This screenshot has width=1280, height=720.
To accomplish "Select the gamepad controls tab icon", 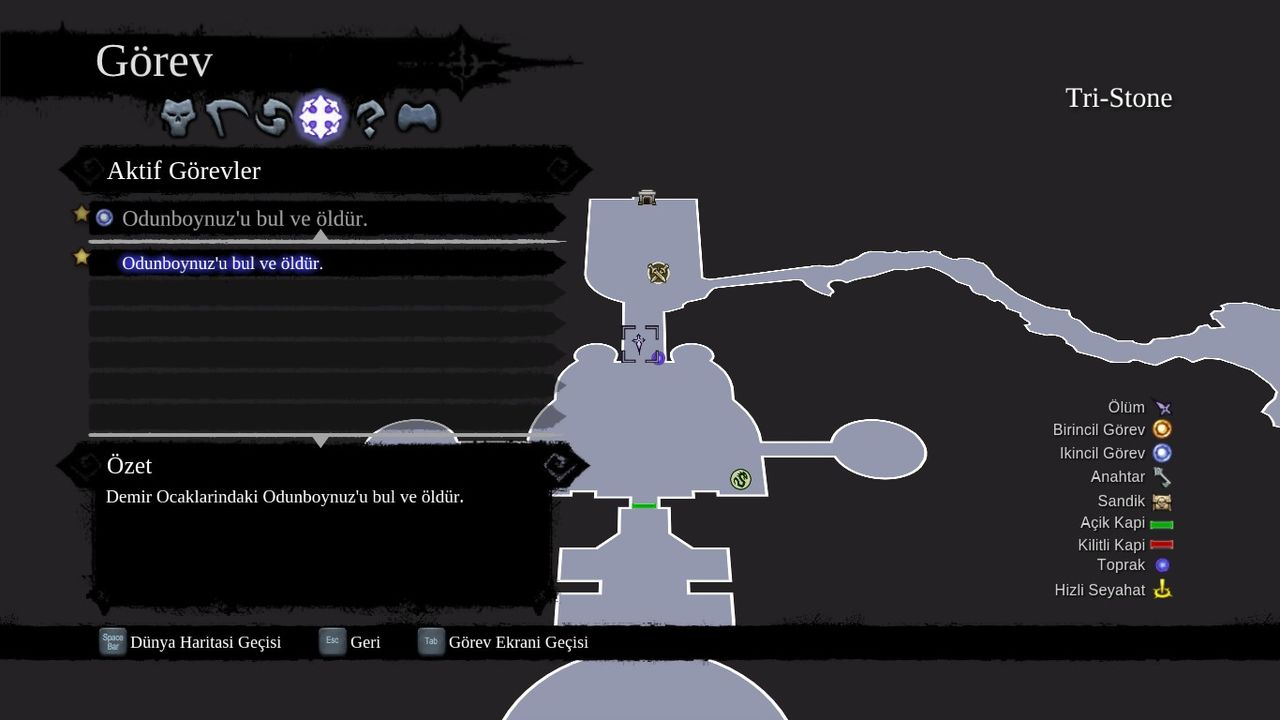I will pos(418,115).
